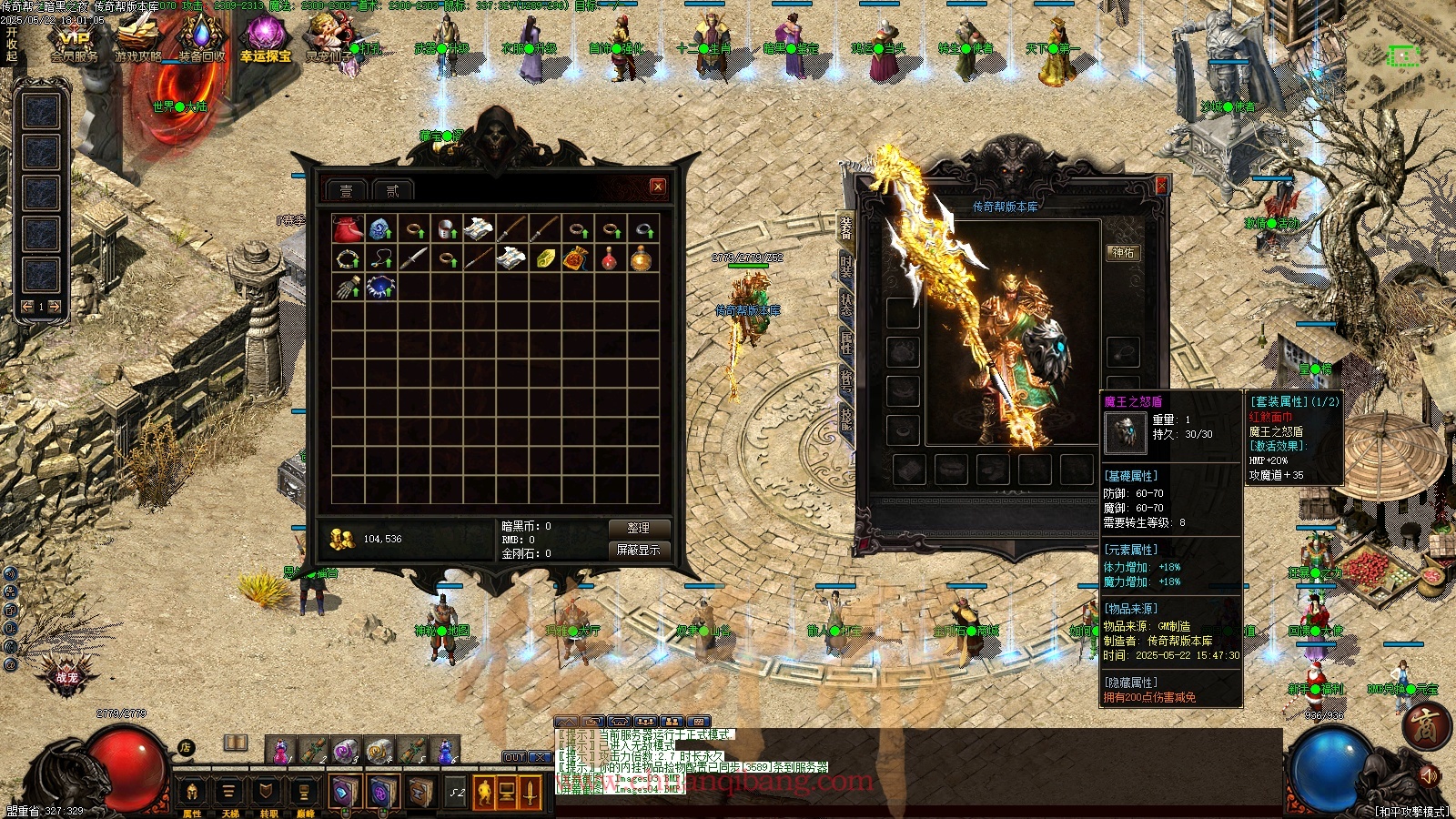Open the 幸运探宝 lucky treasure icon

point(265,41)
